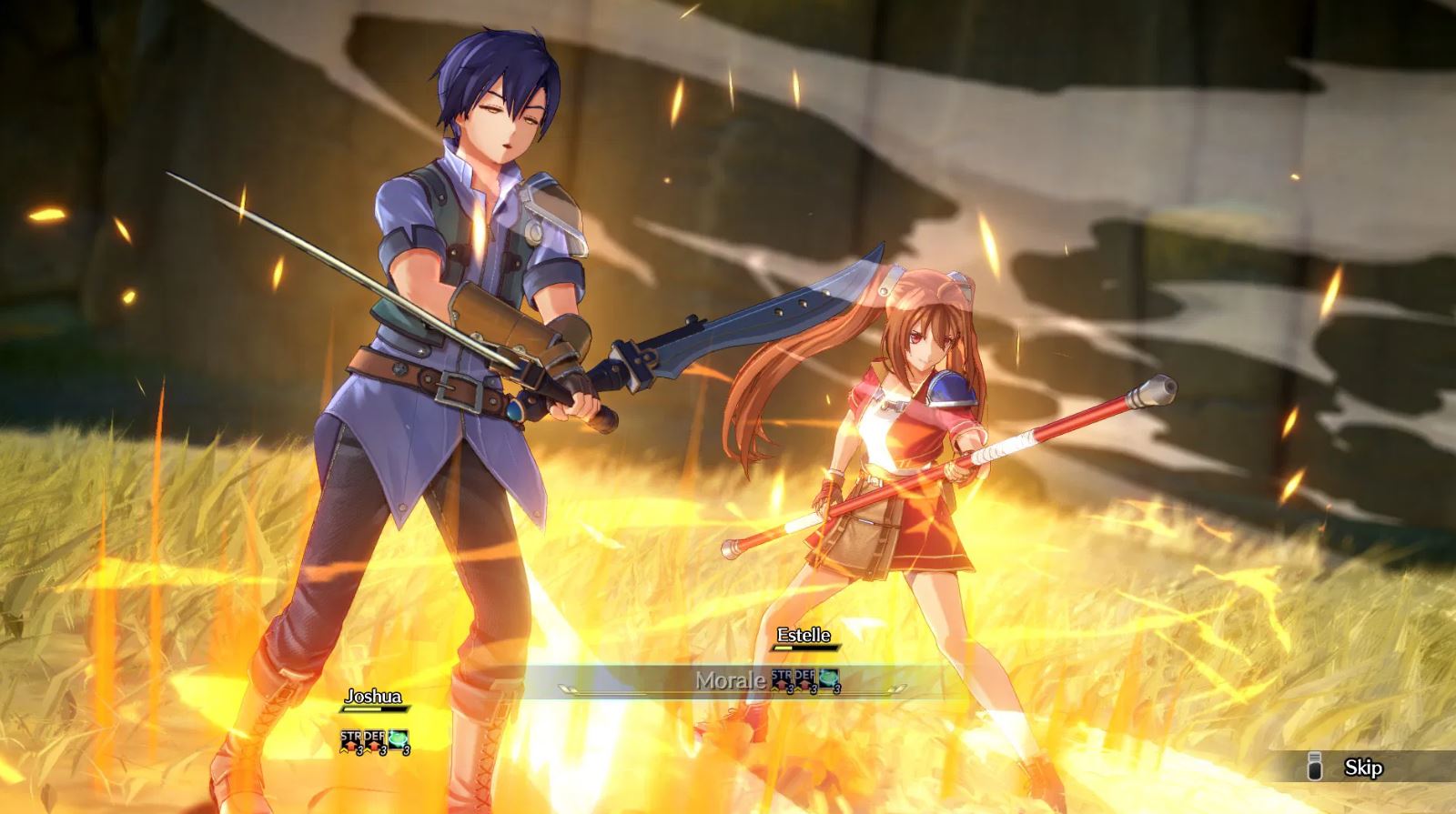Select Joshua's DEF buff icon
This screenshot has height=814, width=1456.
point(376,739)
